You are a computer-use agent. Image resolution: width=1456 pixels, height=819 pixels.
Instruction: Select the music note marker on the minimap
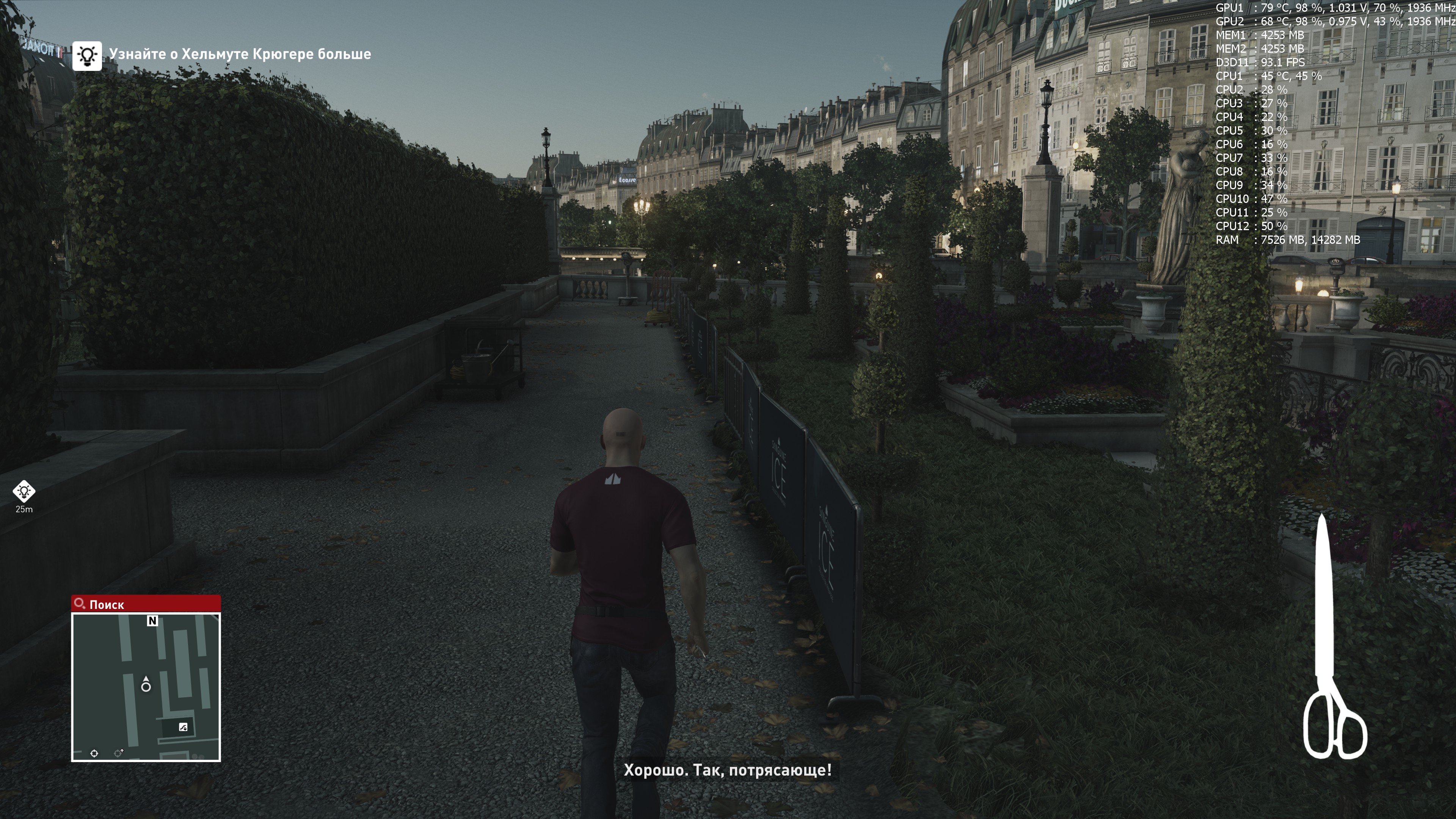tap(183, 728)
